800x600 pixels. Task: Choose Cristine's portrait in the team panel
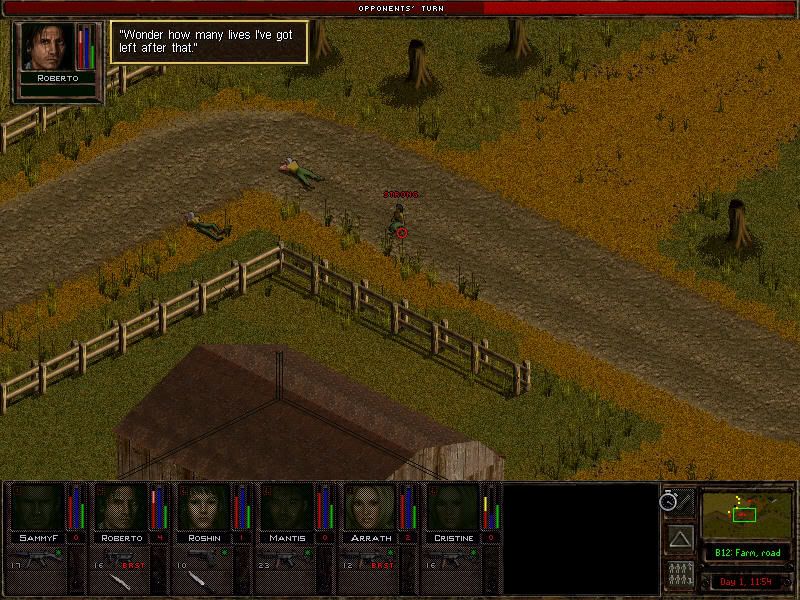pos(452,508)
